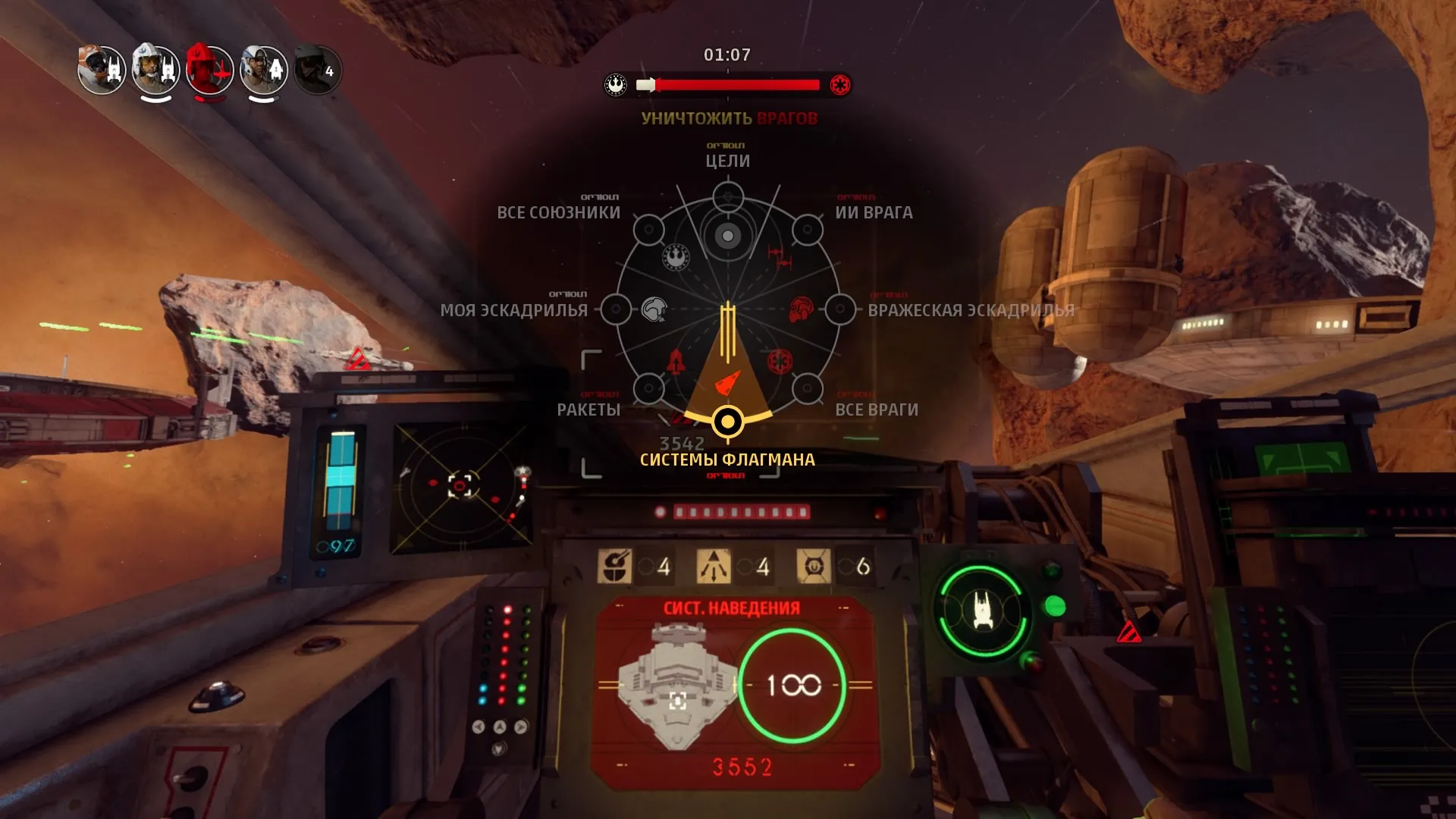
Task: Click the СИСТ. НАВЕДЕНИЯ target display
Action: (x=733, y=690)
